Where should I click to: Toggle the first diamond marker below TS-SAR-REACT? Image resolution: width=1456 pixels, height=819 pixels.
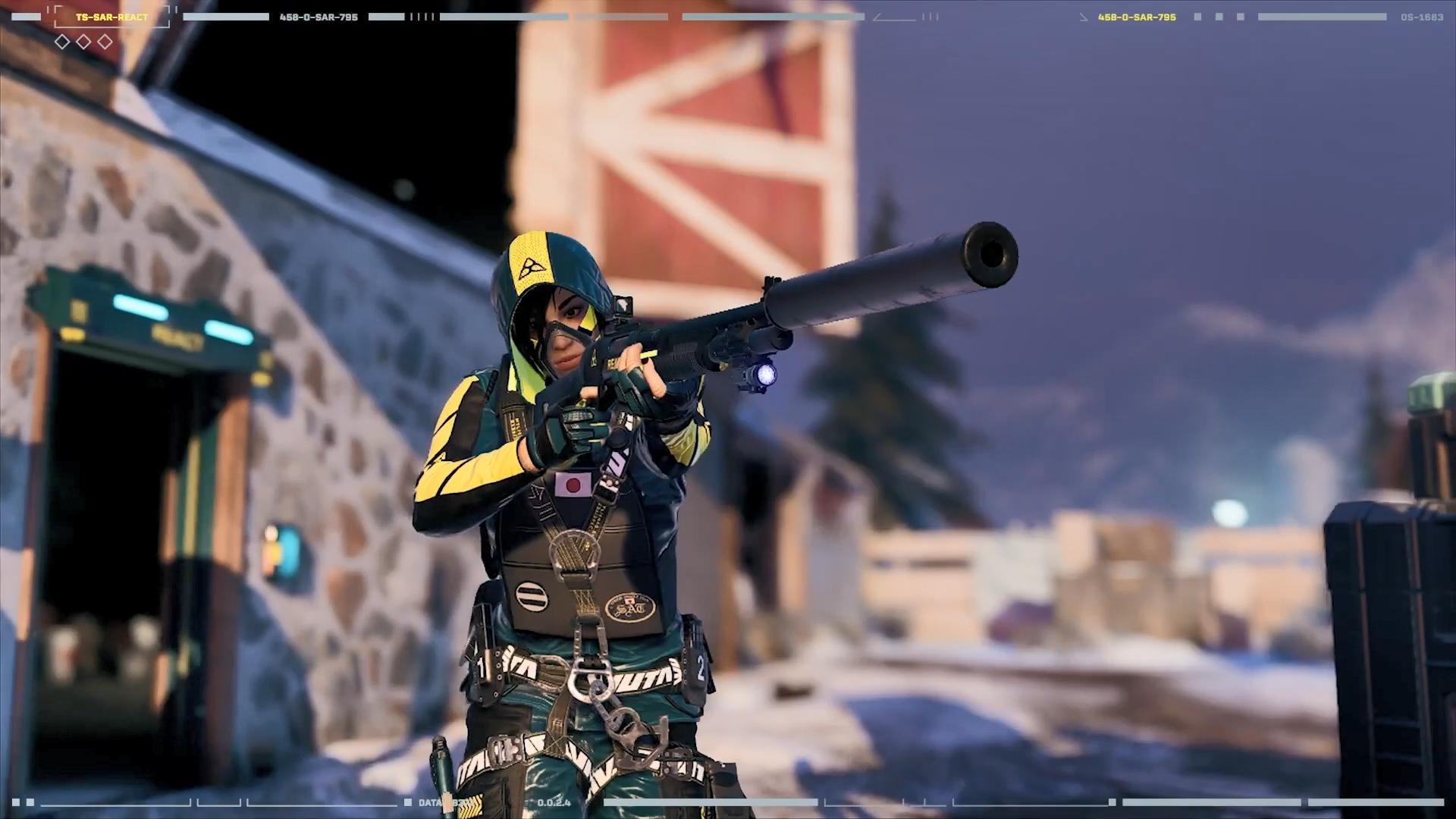click(62, 42)
